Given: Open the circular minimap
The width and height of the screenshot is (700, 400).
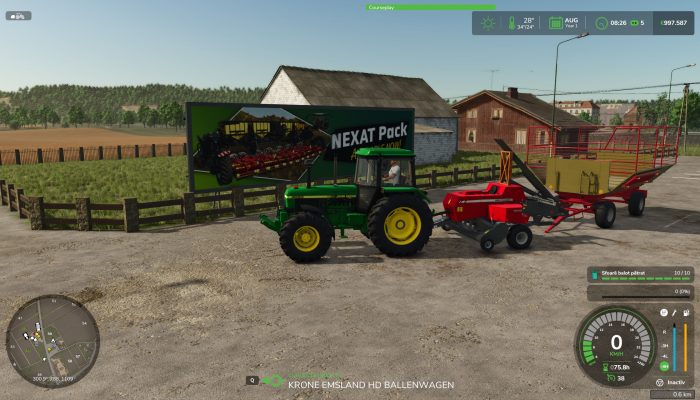Looking at the screenshot, I should (52, 341).
